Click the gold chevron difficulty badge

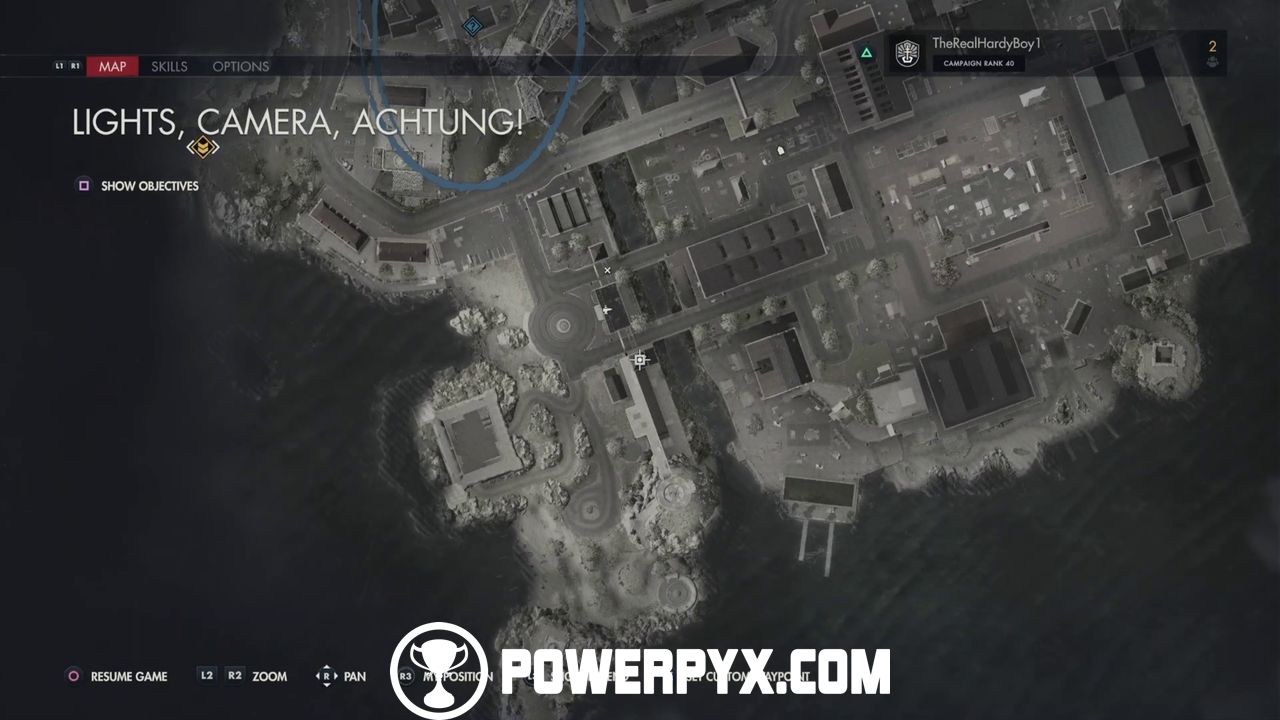click(x=203, y=148)
